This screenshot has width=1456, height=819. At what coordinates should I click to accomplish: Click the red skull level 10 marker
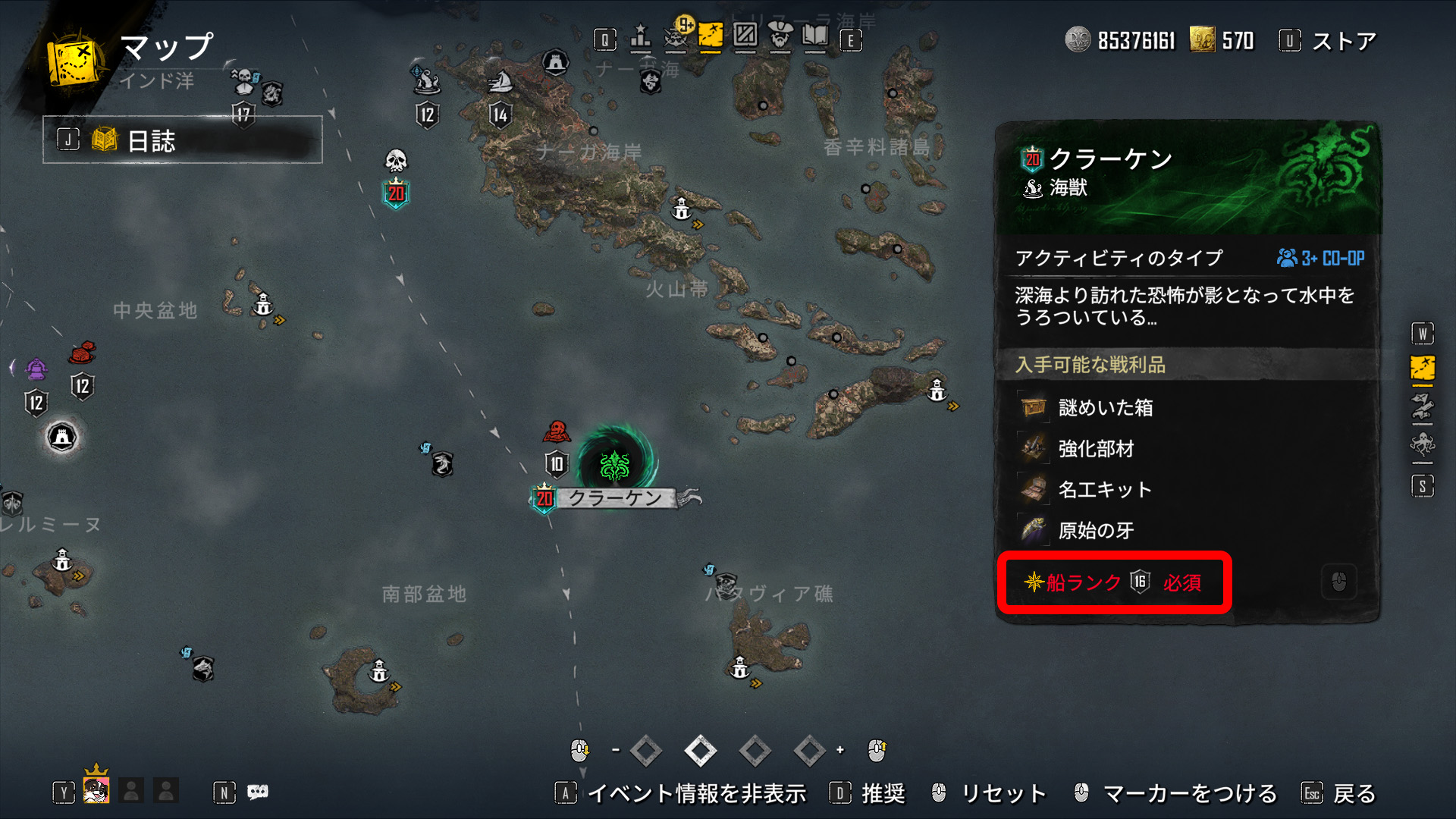point(557,432)
